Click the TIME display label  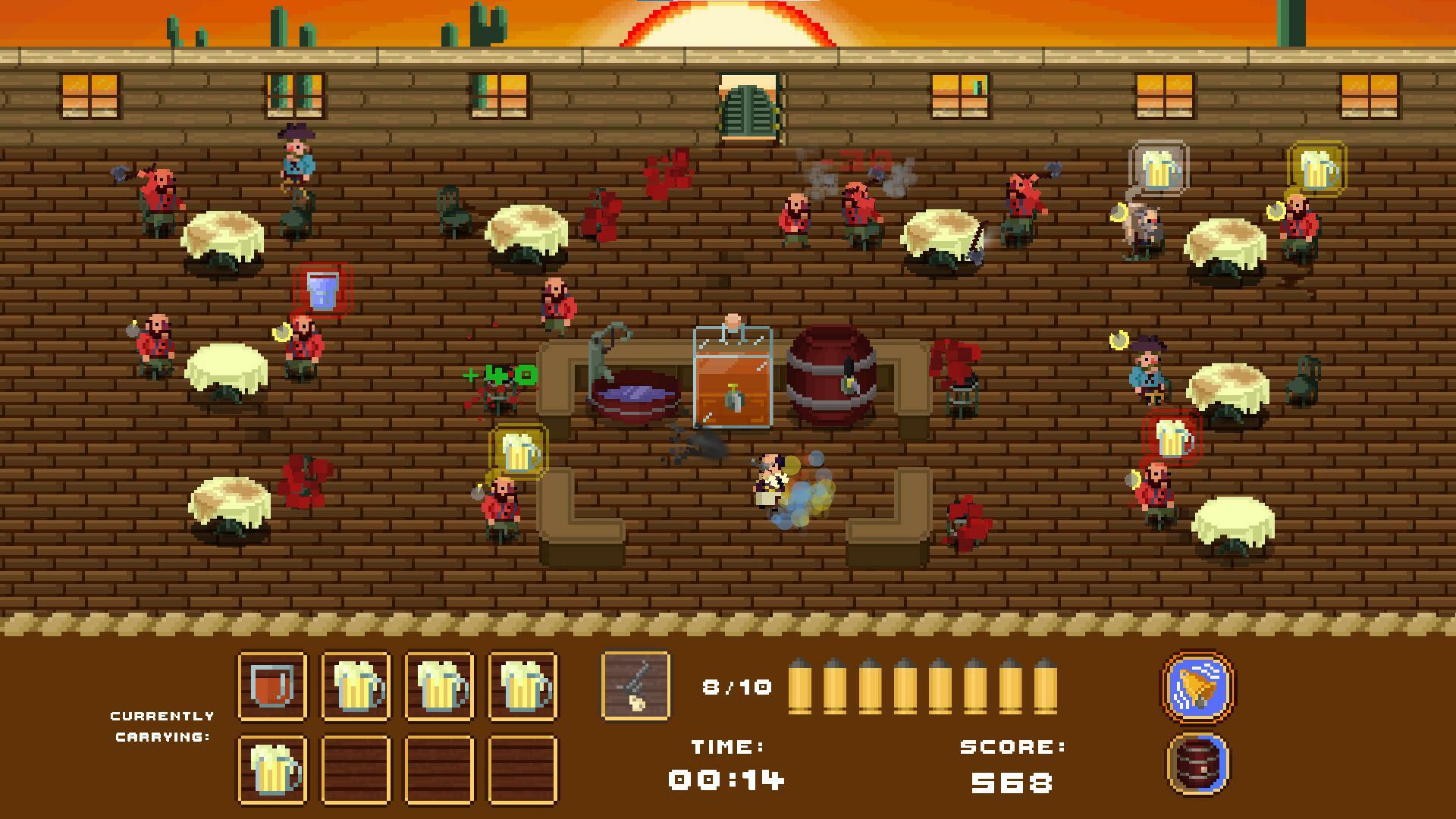click(726, 746)
